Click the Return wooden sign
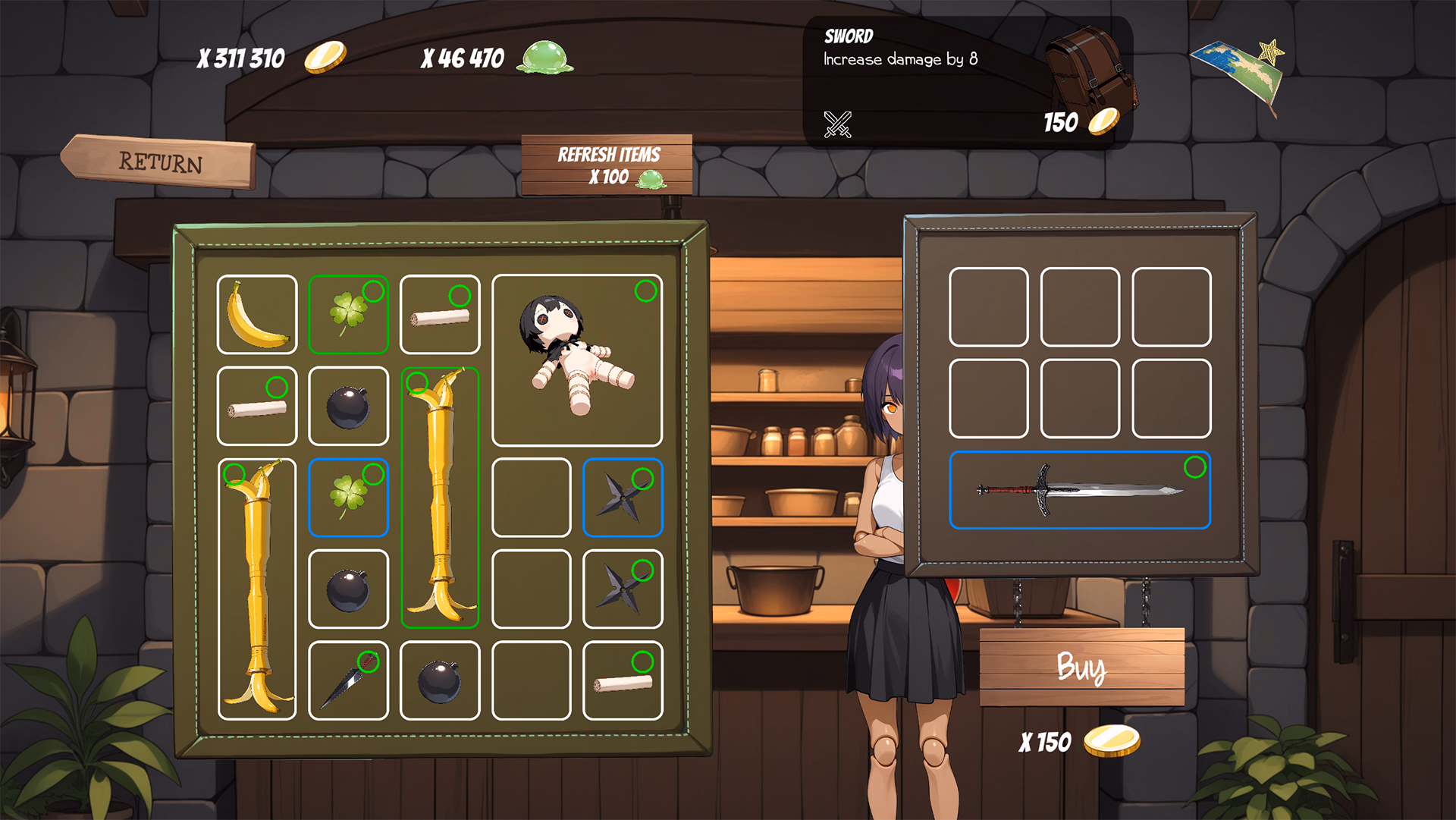1456x820 pixels. [x=161, y=162]
